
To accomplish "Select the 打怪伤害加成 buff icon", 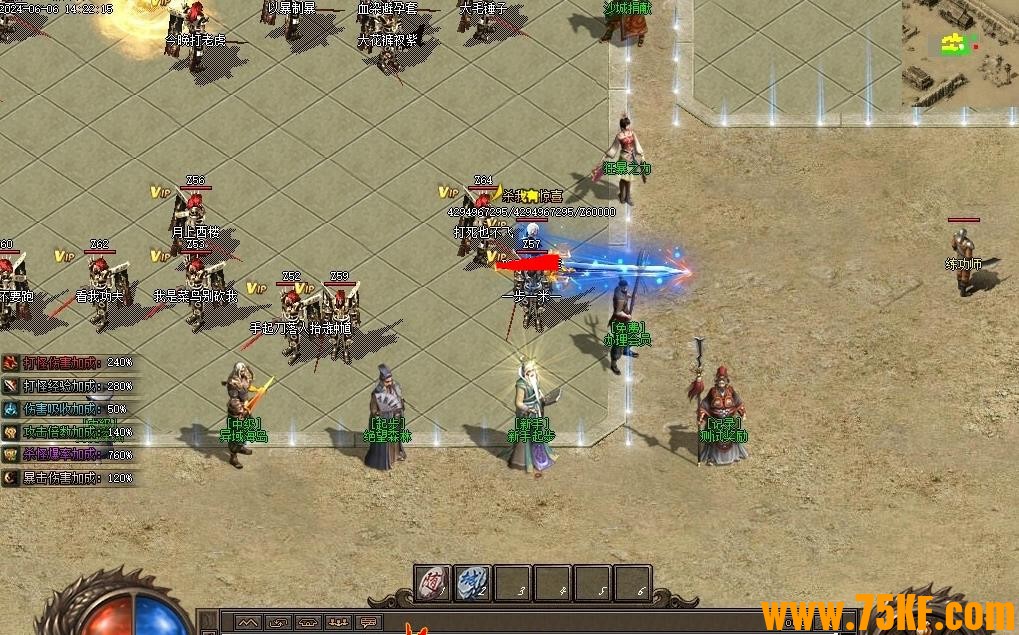I will tap(10, 362).
